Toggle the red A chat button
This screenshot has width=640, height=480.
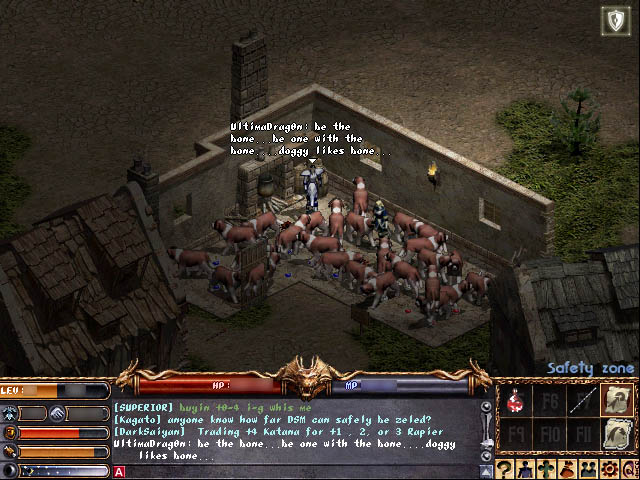tap(120, 471)
